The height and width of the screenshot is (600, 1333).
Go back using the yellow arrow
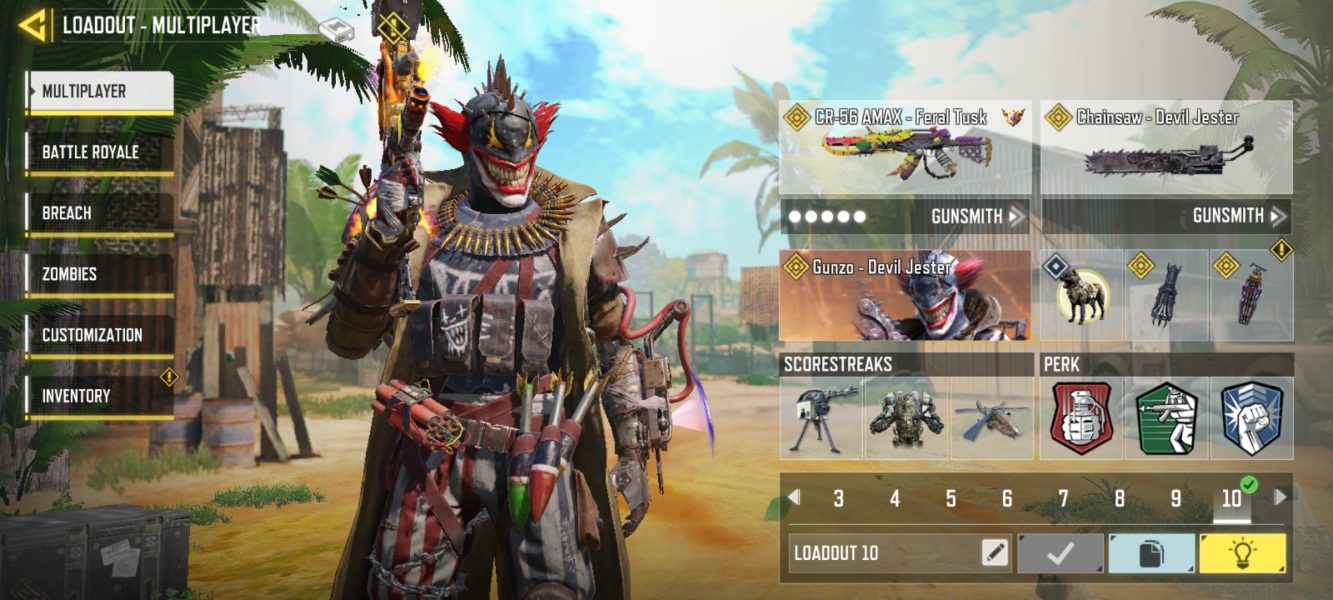pos(33,25)
